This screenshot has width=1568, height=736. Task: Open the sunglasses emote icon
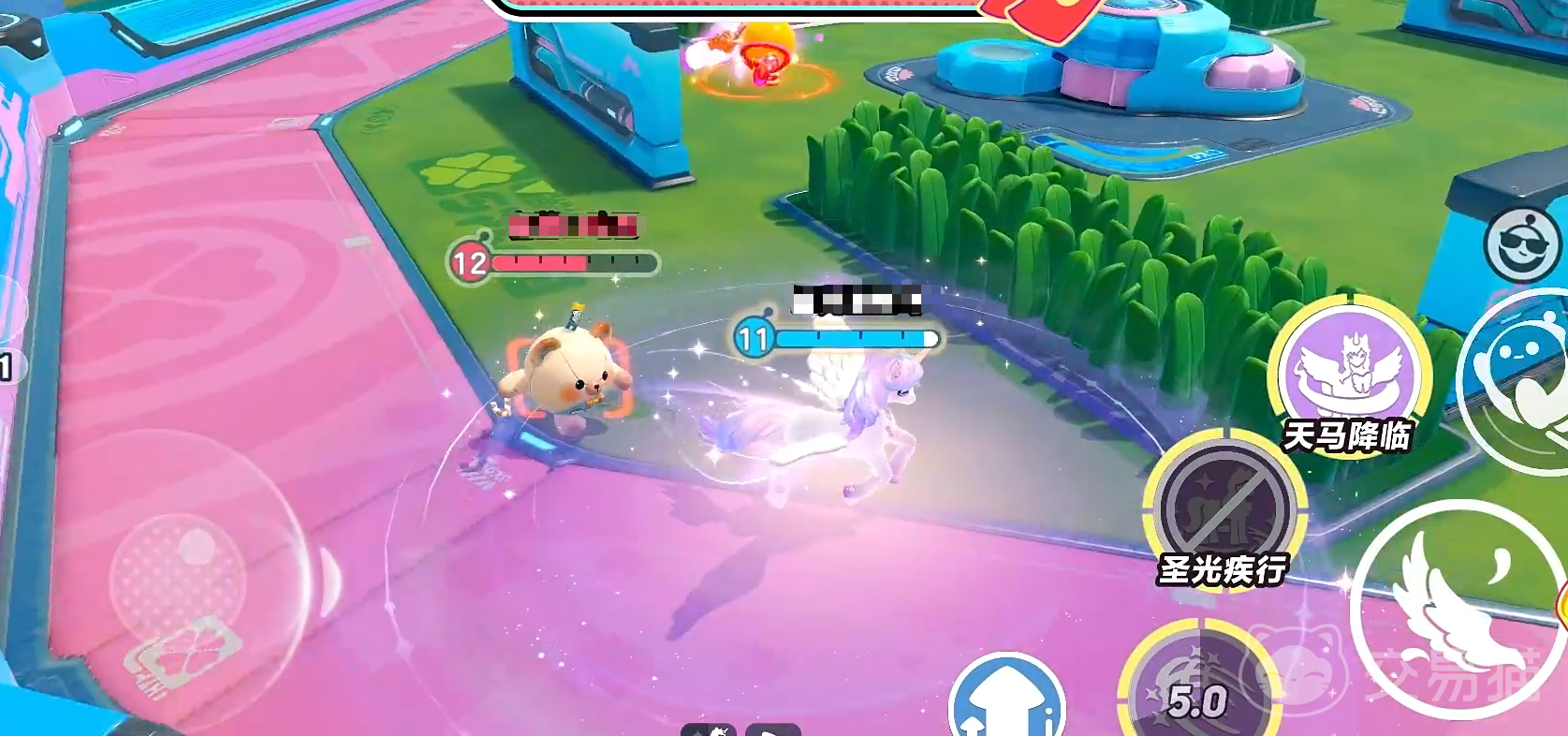1522,245
